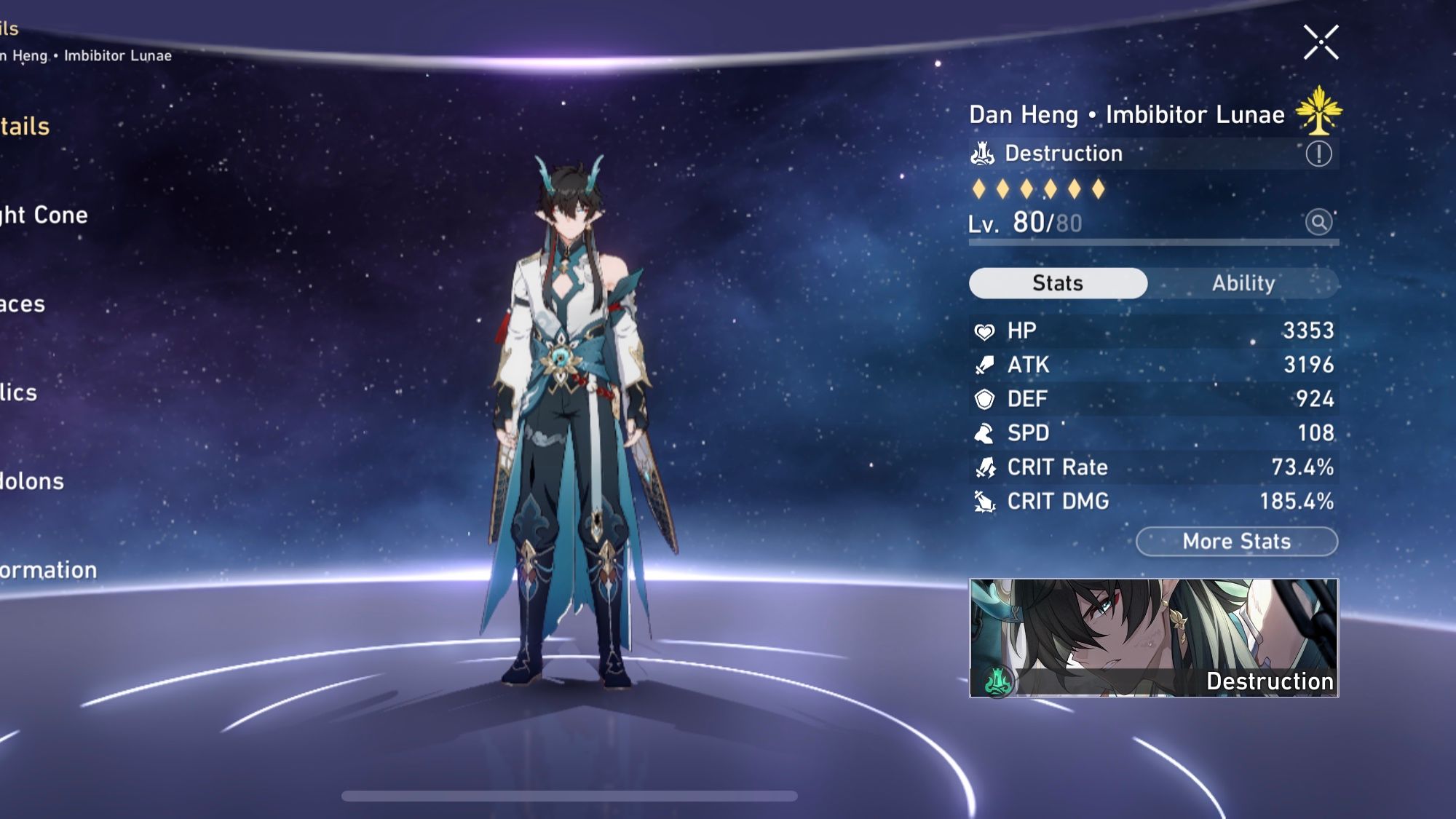Click the ATK sword stat icon
This screenshot has width=1456, height=819.
click(x=984, y=365)
